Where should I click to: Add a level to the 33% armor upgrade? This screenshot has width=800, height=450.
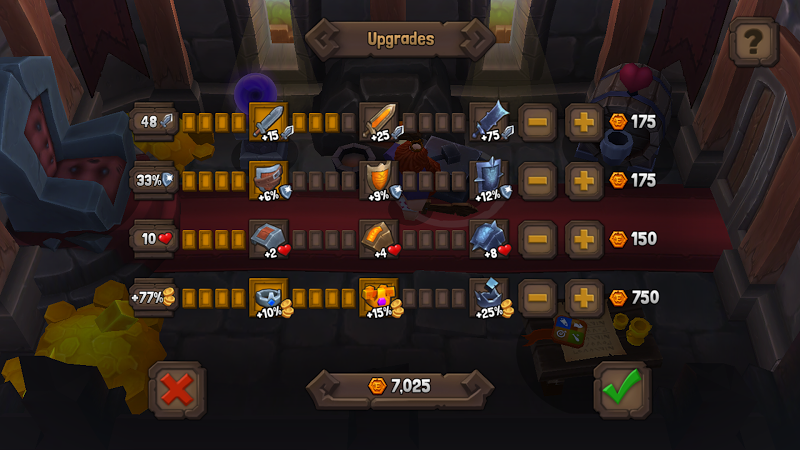click(583, 180)
